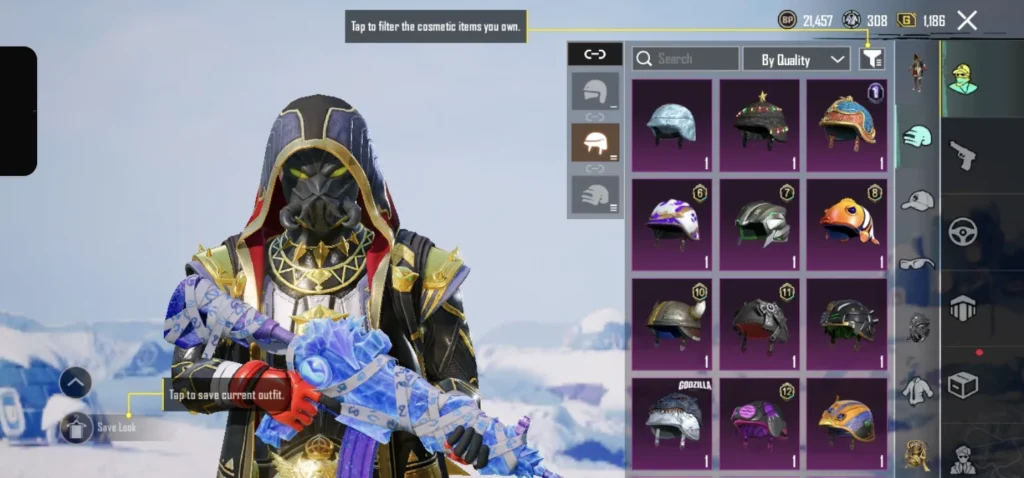Click the Search field for helmets

(686, 59)
